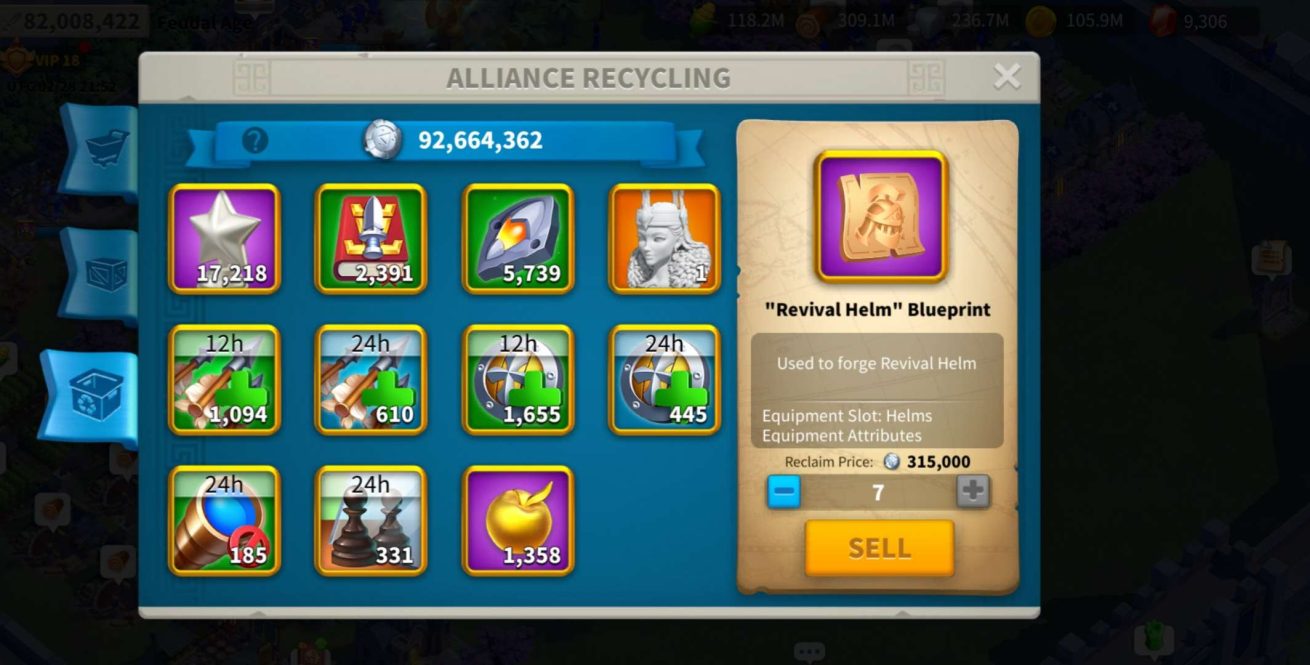1310x665 pixels.
Task: Pick the golden apple item slot
Action: click(518, 520)
